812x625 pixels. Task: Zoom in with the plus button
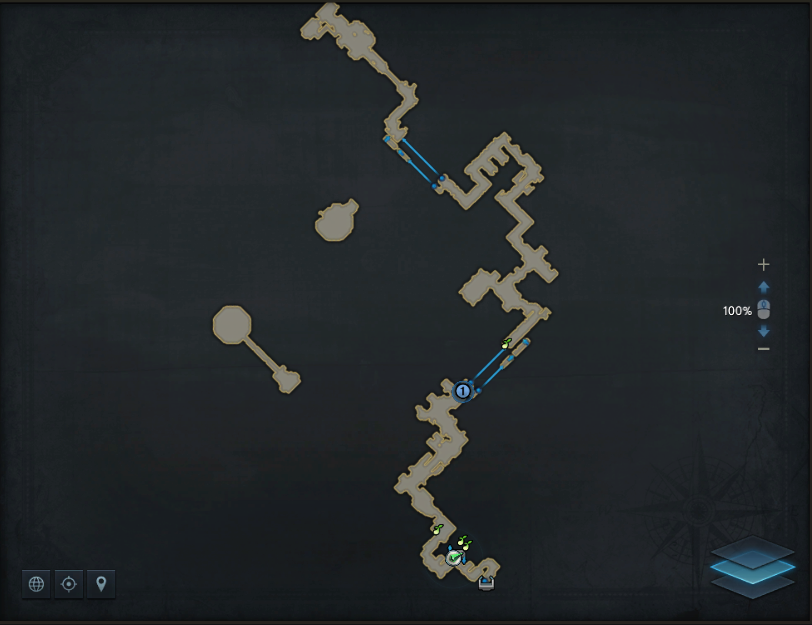764,265
